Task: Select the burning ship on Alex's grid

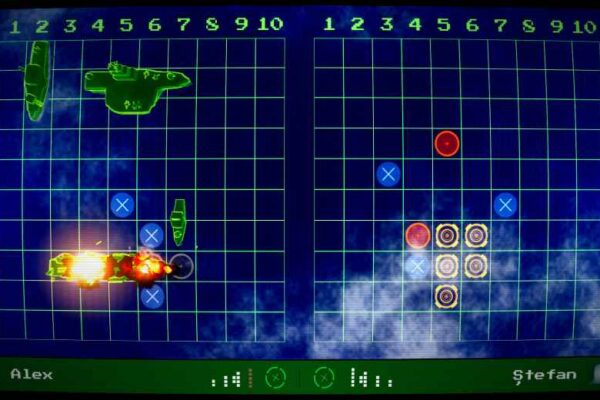Action: [108, 266]
